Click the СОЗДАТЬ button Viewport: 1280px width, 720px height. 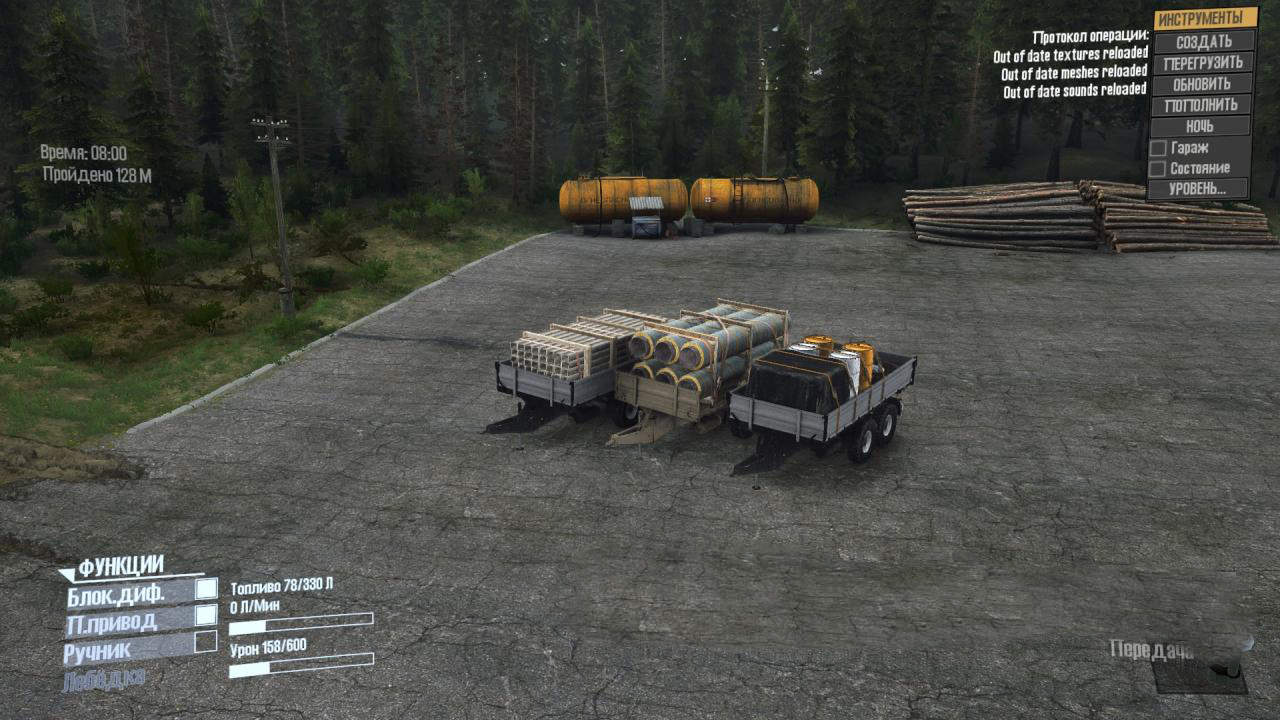[1203, 42]
